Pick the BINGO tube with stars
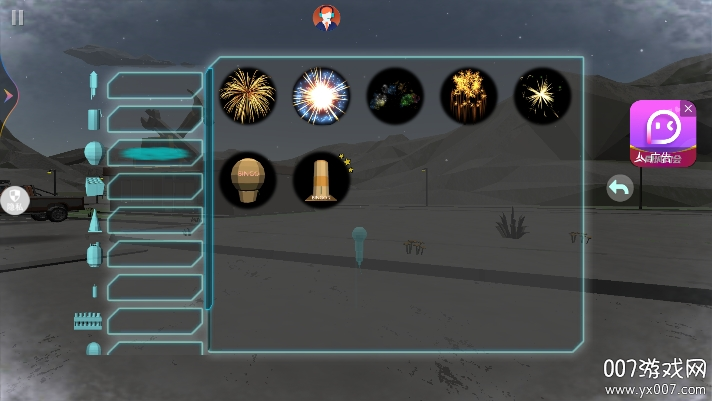Screen dimensions: 712x401 pos(322,180)
